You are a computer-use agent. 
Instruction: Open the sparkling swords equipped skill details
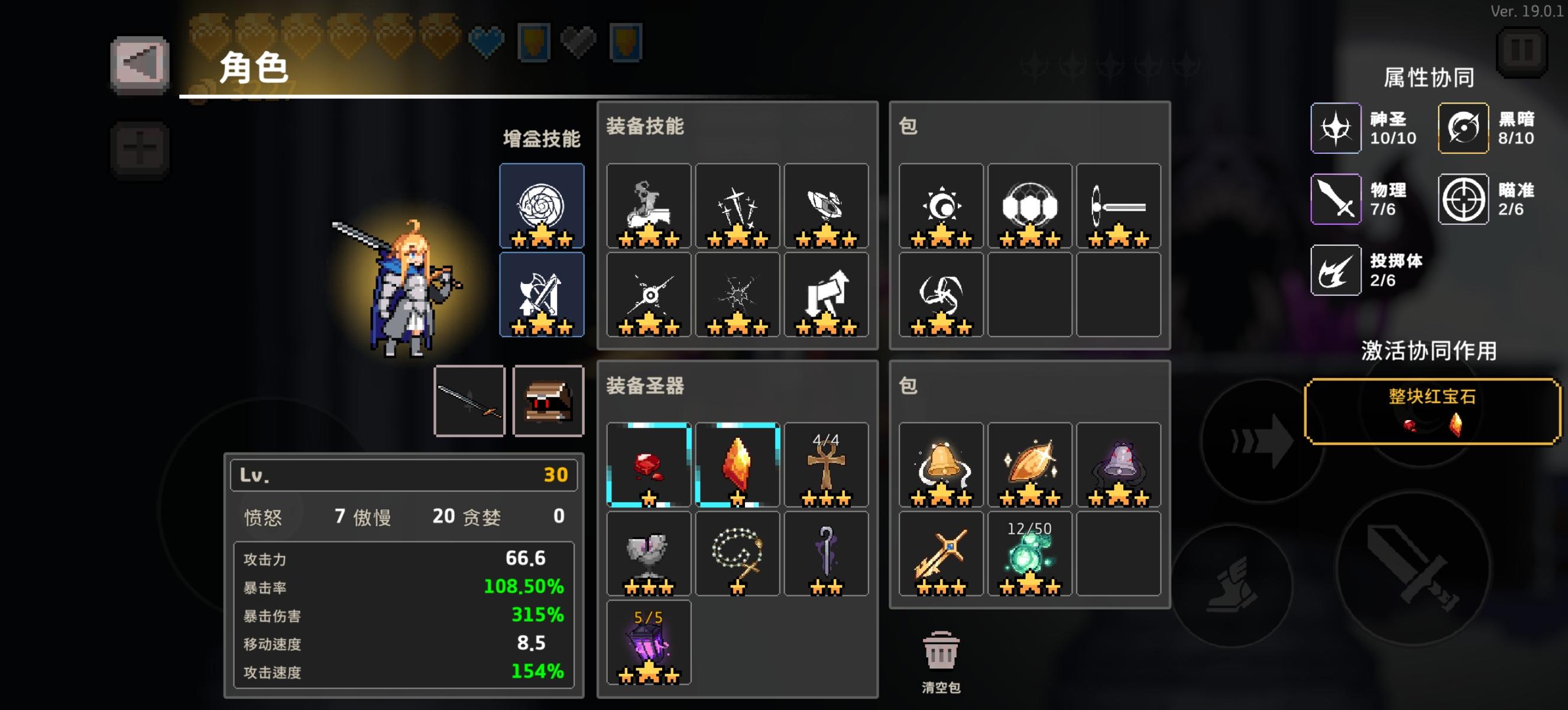(737, 206)
